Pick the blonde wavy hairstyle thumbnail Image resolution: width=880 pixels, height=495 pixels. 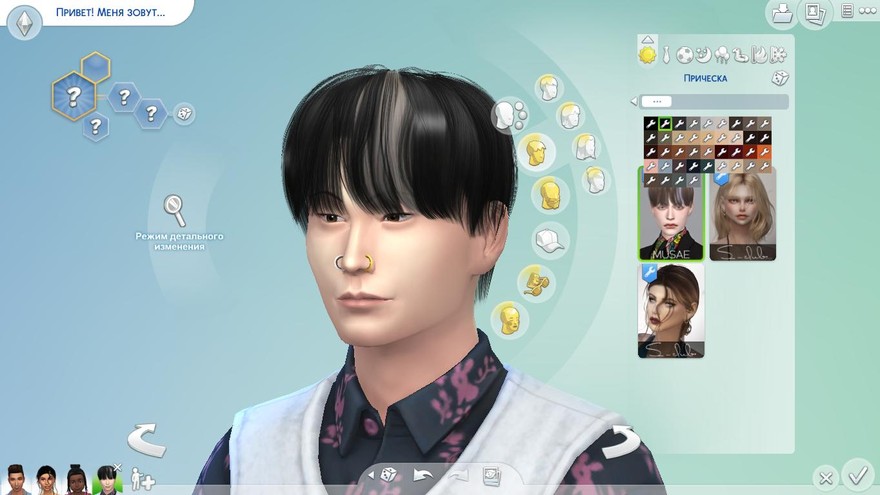(x=742, y=214)
